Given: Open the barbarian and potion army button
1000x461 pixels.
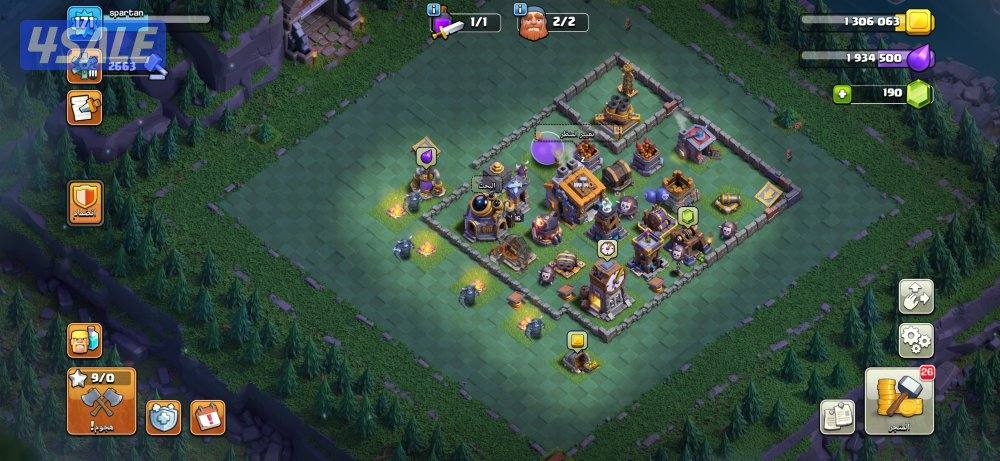Looking at the screenshot, I should [x=84, y=341].
